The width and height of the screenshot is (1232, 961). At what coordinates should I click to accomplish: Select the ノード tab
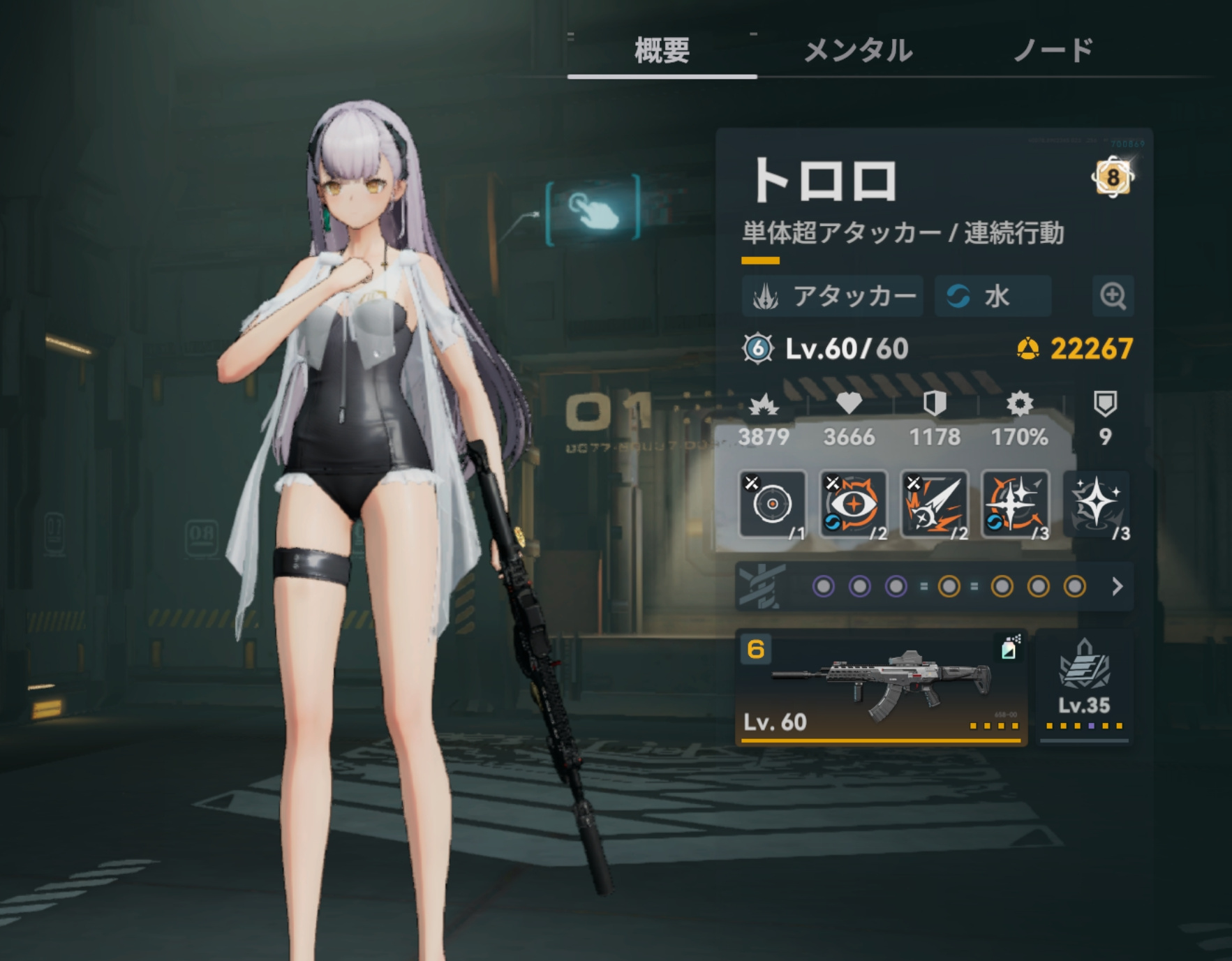(x=1053, y=51)
